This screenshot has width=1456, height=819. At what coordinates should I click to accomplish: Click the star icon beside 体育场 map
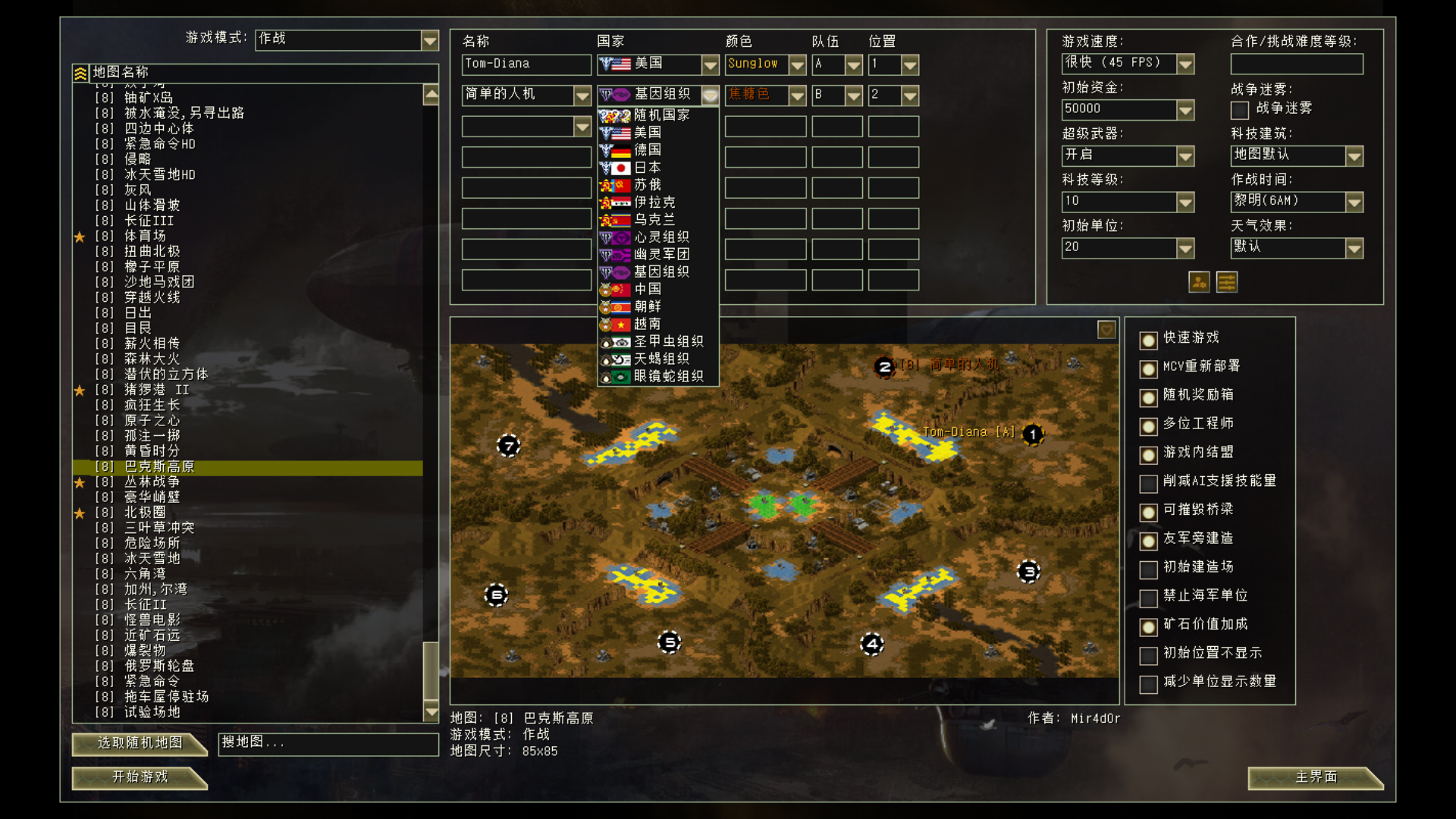click(79, 236)
